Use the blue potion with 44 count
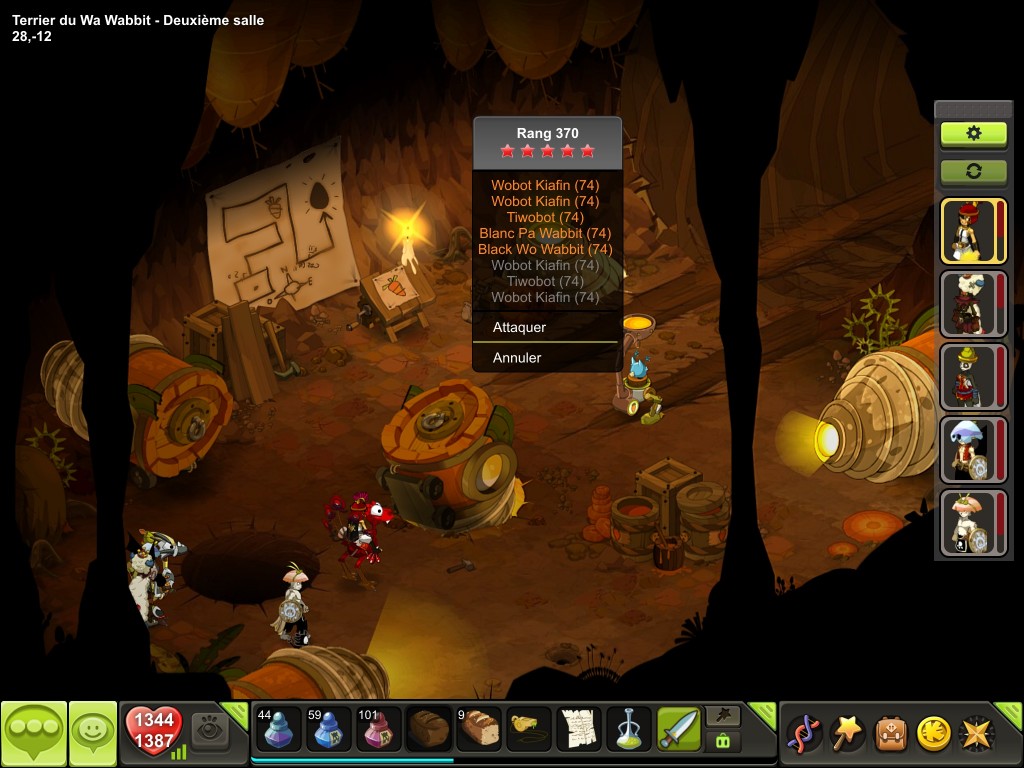Image resolution: width=1024 pixels, height=768 pixels. click(x=277, y=729)
